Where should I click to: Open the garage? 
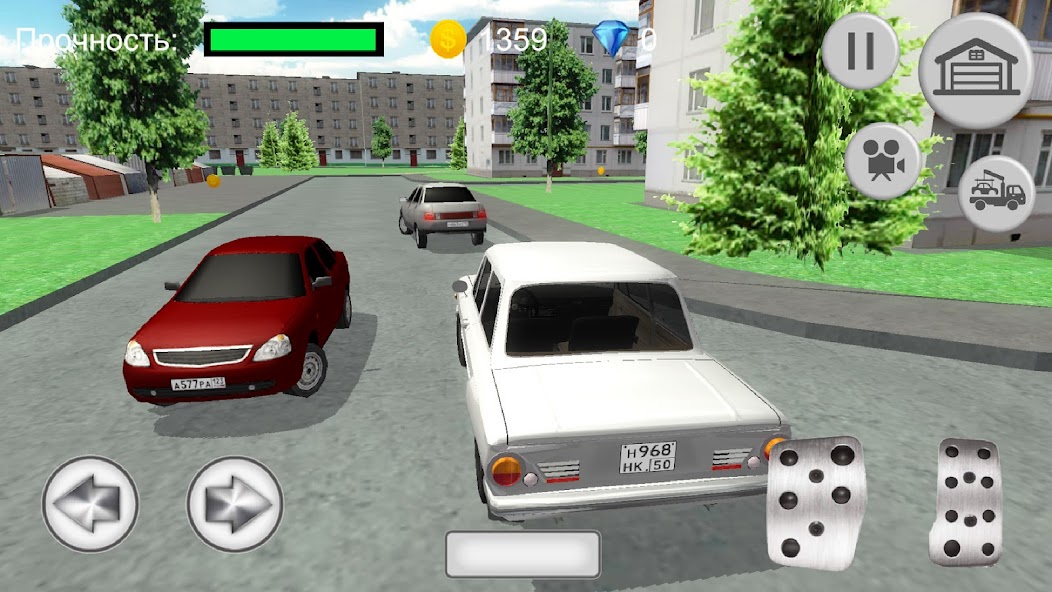point(975,70)
